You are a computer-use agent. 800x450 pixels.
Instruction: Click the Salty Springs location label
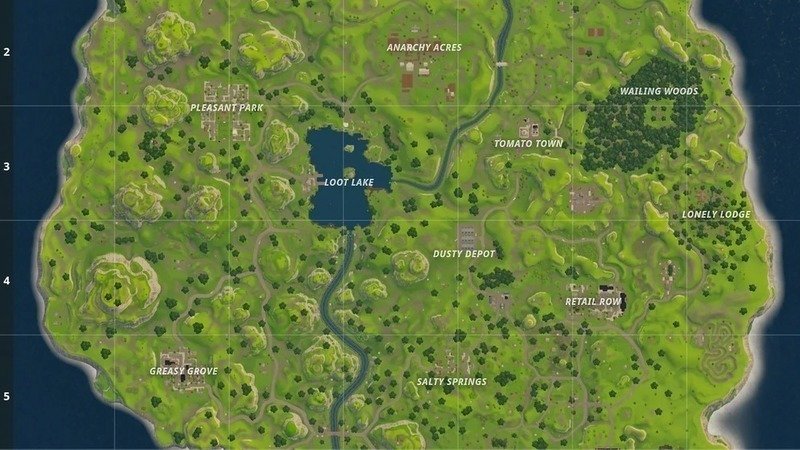pyautogui.click(x=451, y=381)
